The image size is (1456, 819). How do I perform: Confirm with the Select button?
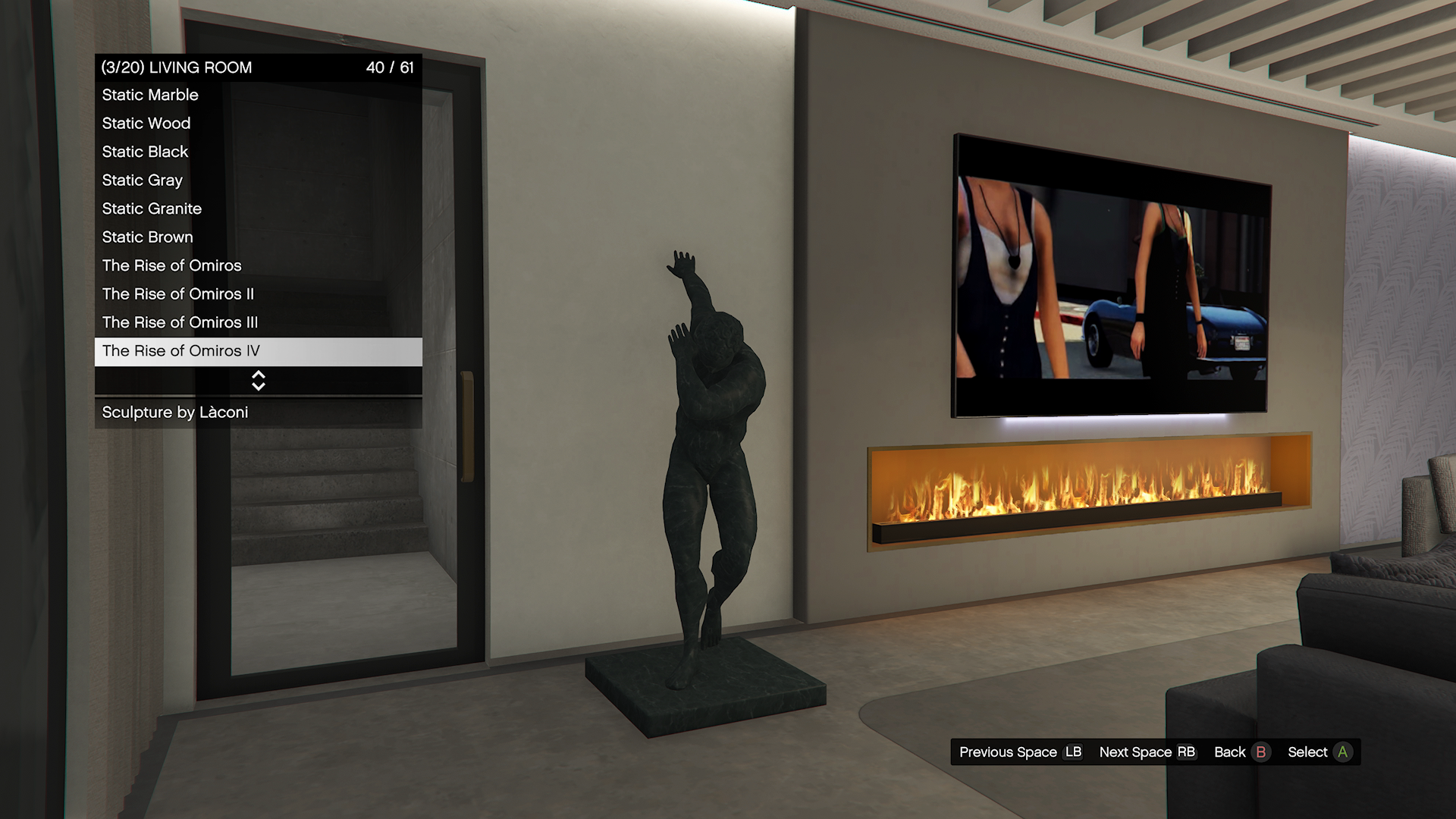tap(1319, 752)
